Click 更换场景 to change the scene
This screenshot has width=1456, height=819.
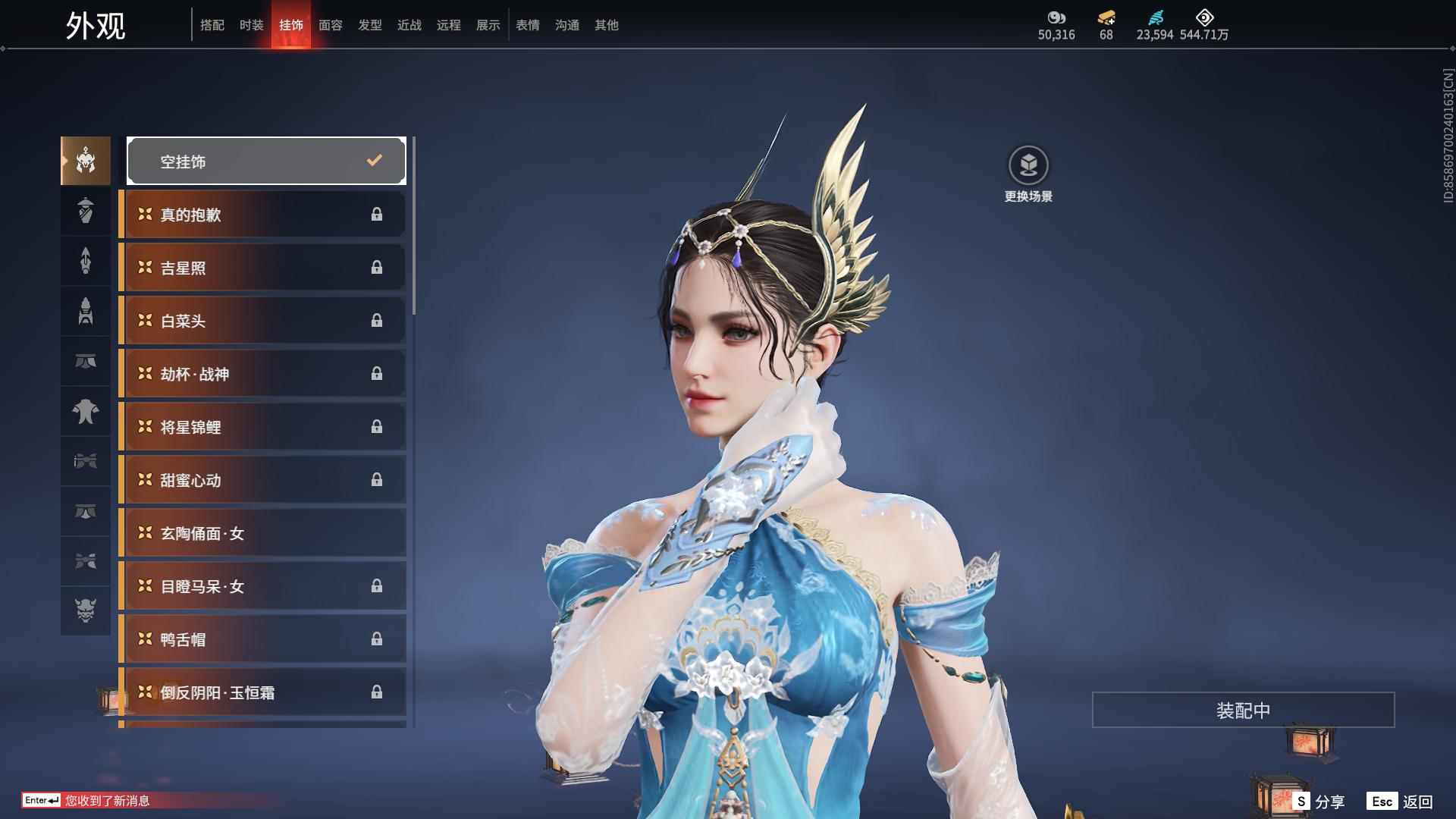1028,174
